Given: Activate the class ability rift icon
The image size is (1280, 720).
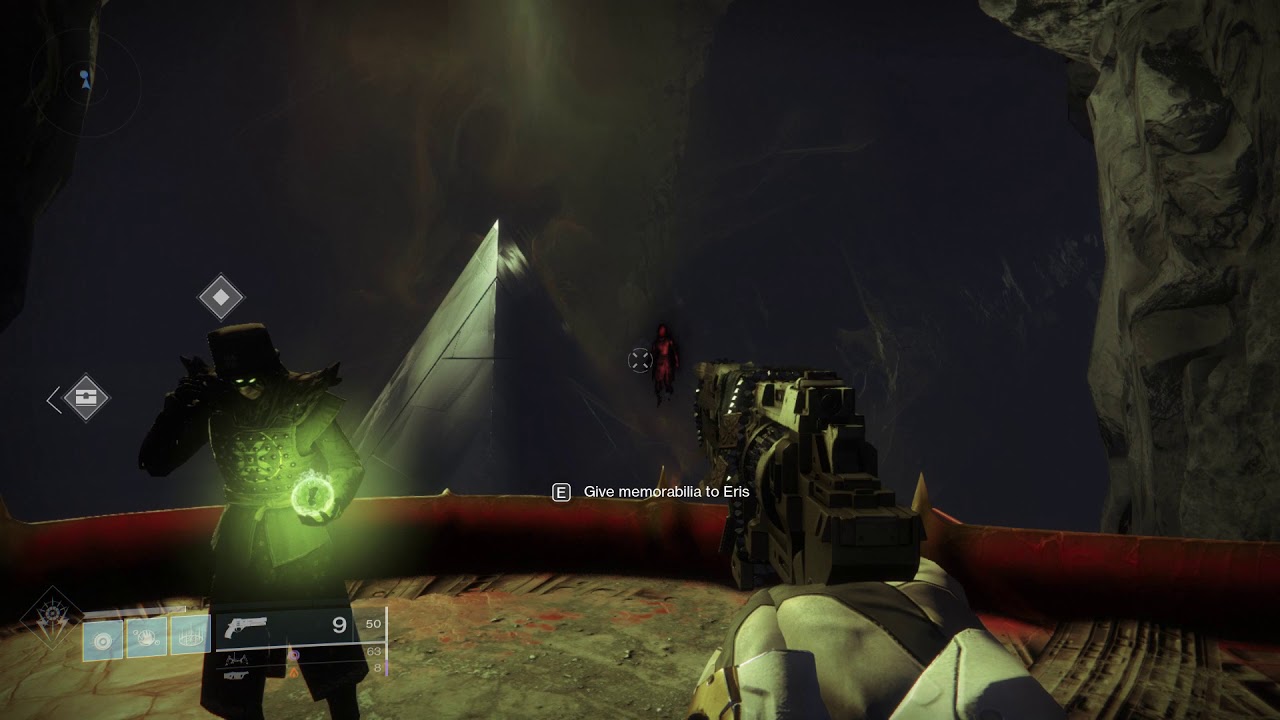Looking at the screenshot, I should 189,635.
